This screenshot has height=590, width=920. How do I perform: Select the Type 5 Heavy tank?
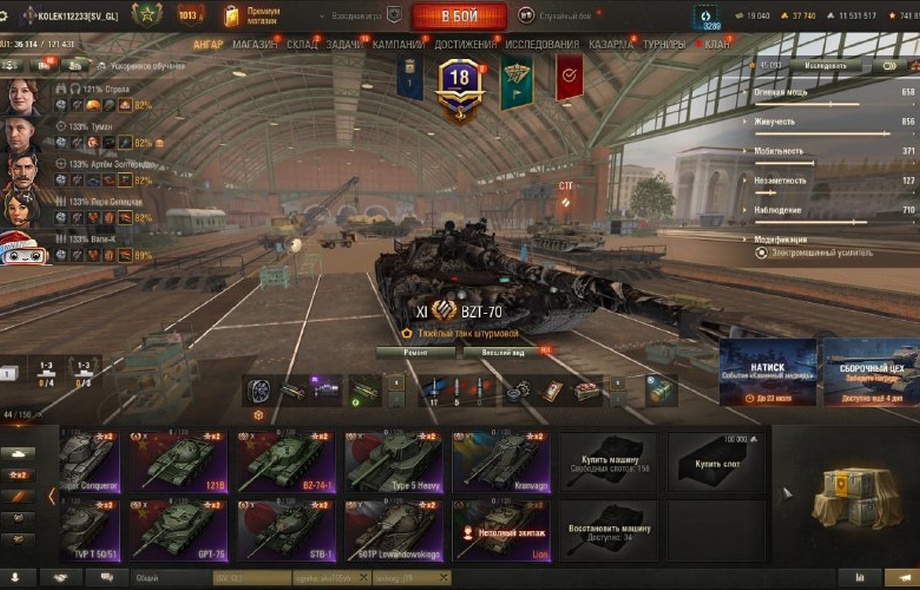[393, 462]
